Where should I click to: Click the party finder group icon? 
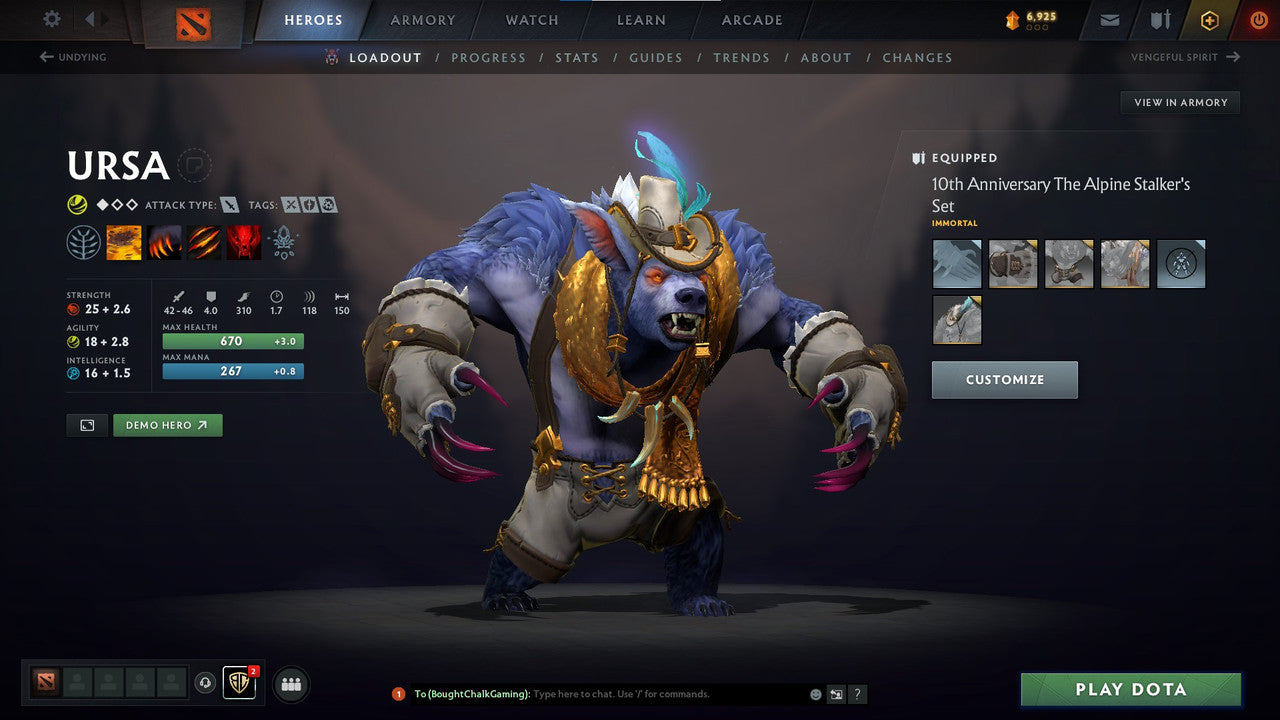290,684
